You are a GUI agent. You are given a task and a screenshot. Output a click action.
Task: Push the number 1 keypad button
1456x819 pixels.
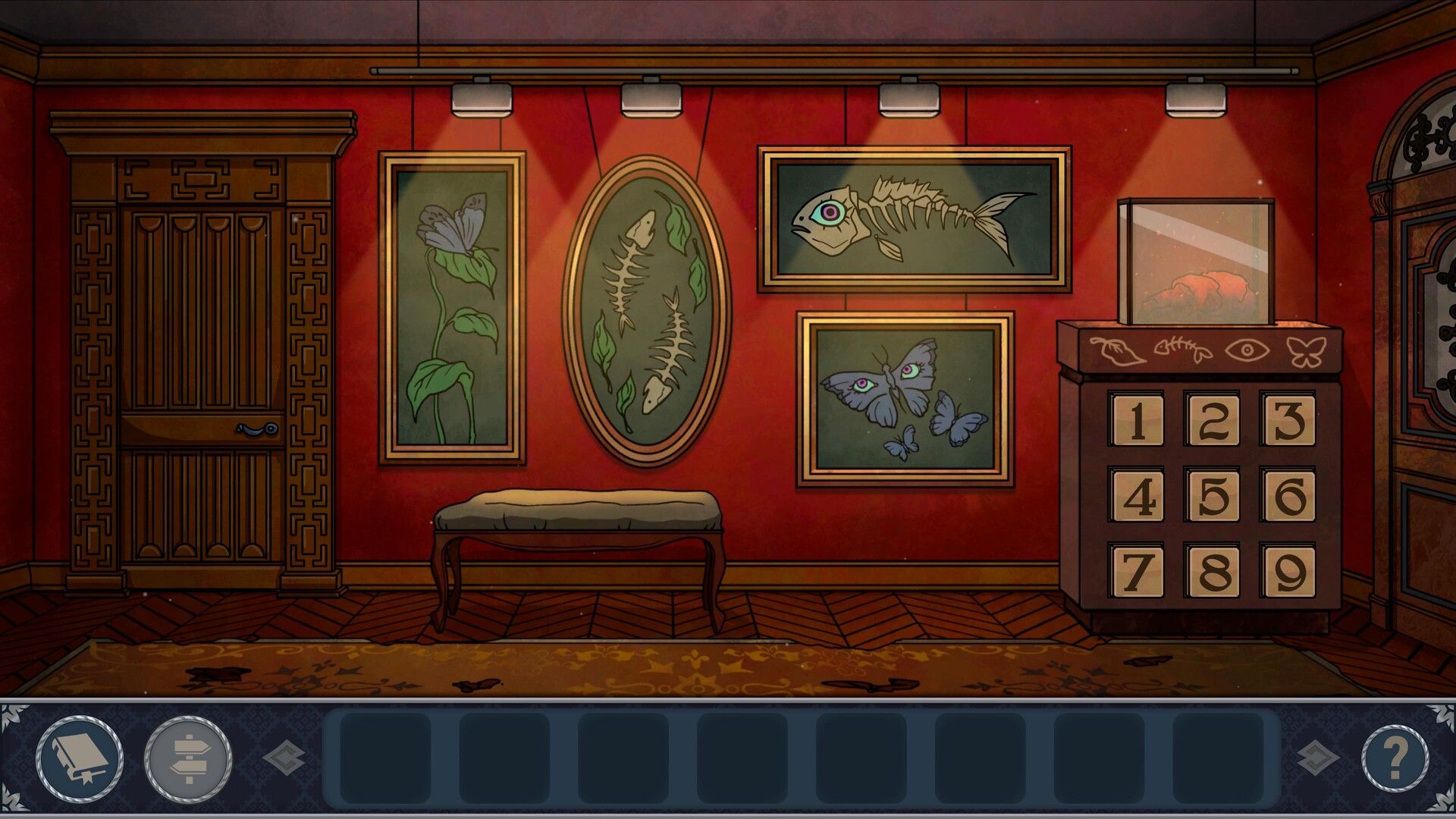1136,419
